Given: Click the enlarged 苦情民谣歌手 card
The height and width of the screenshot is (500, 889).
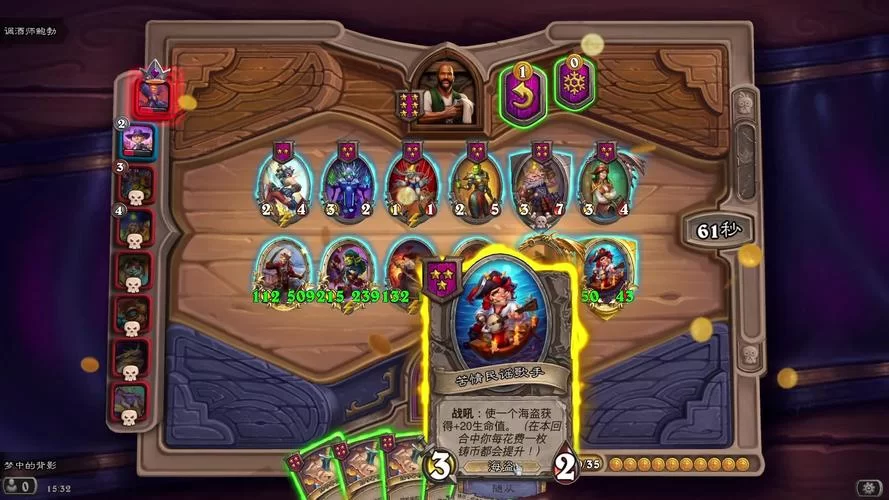Looking at the screenshot, I should tap(496, 360).
